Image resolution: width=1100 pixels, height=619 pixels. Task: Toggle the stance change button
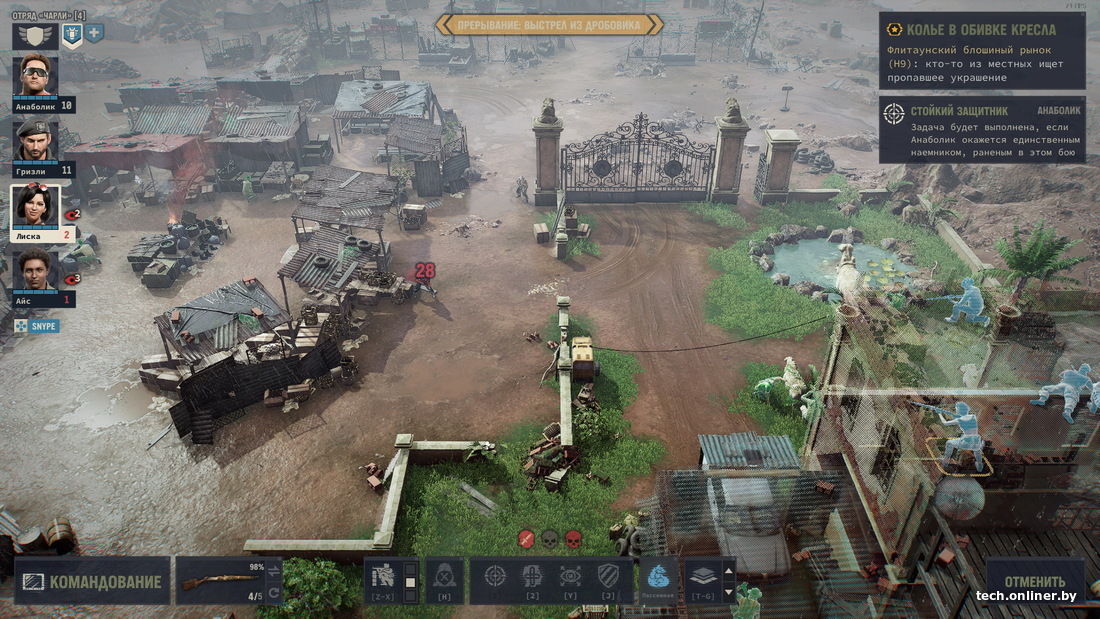(383, 577)
